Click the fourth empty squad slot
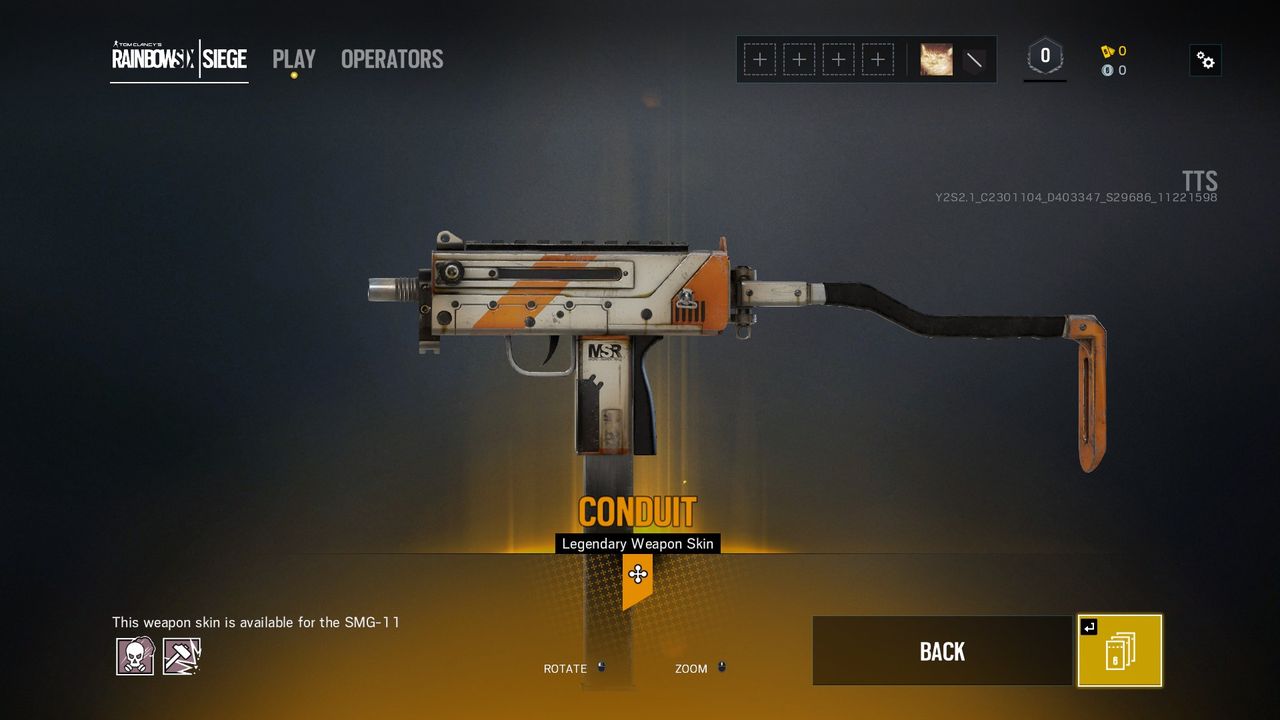 click(x=877, y=60)
